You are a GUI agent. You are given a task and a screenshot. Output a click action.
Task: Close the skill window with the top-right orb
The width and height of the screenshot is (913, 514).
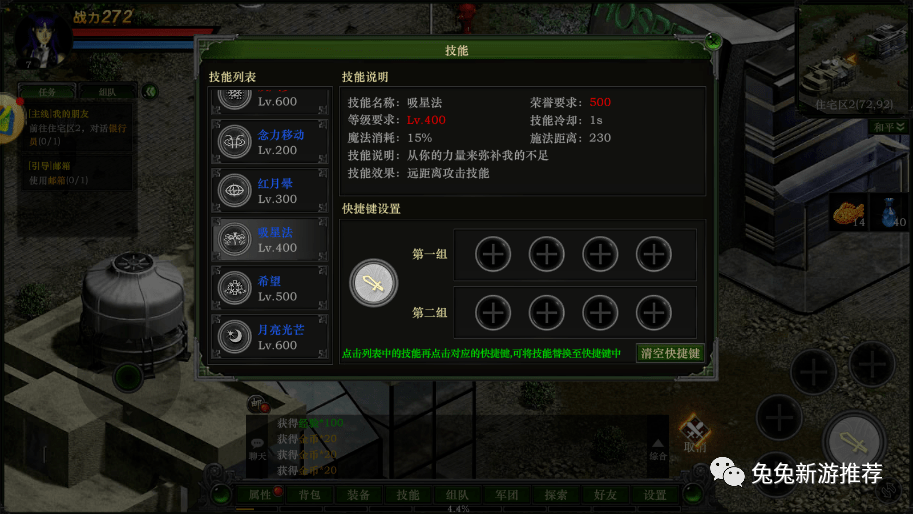click(712, 42)
